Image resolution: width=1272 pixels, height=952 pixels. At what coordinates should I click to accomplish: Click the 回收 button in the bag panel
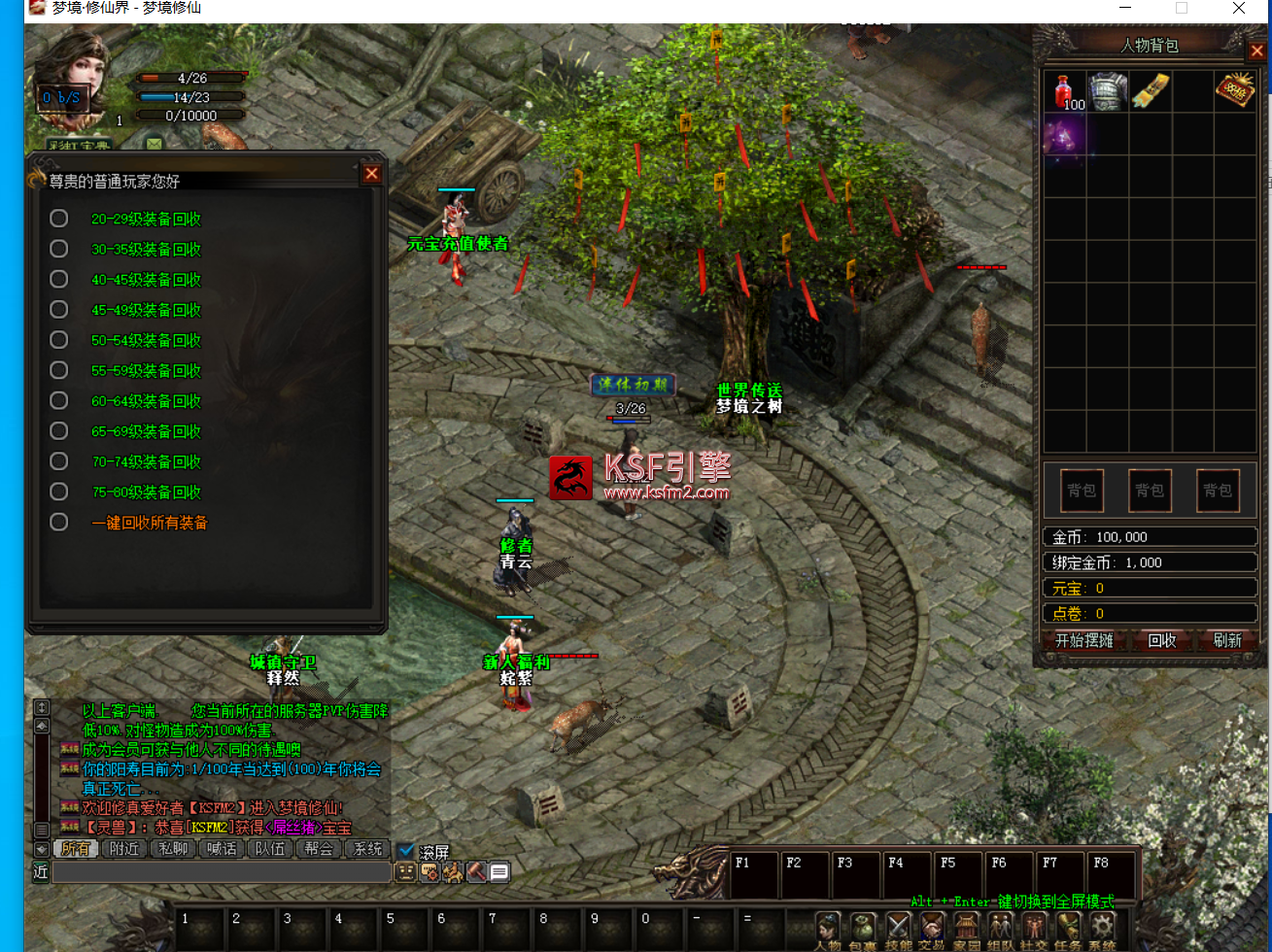pos(1162,640)
